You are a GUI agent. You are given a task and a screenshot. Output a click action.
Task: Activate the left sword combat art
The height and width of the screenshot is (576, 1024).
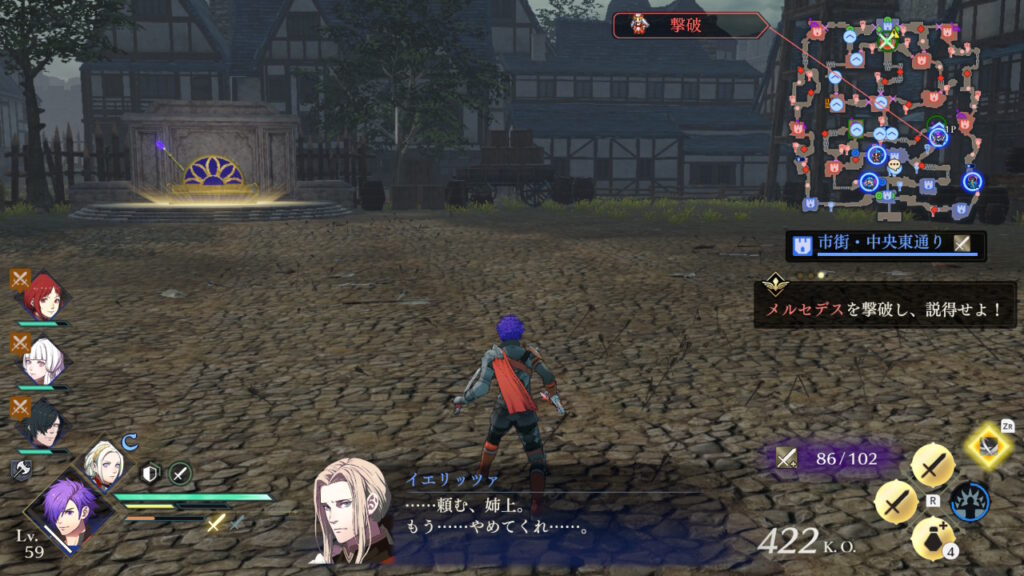point(895,502)
